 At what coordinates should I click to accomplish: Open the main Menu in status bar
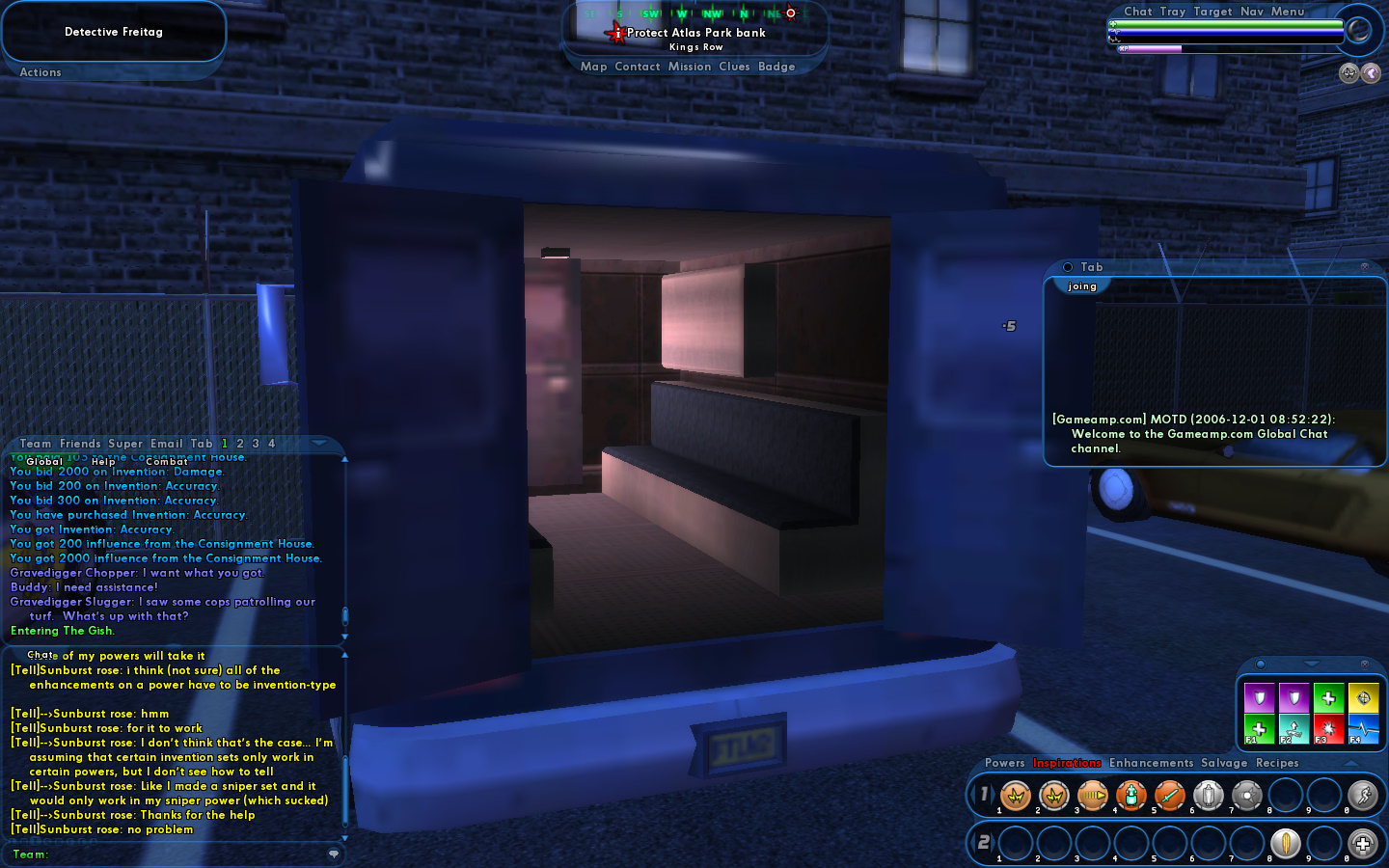tap(1288, 12)
